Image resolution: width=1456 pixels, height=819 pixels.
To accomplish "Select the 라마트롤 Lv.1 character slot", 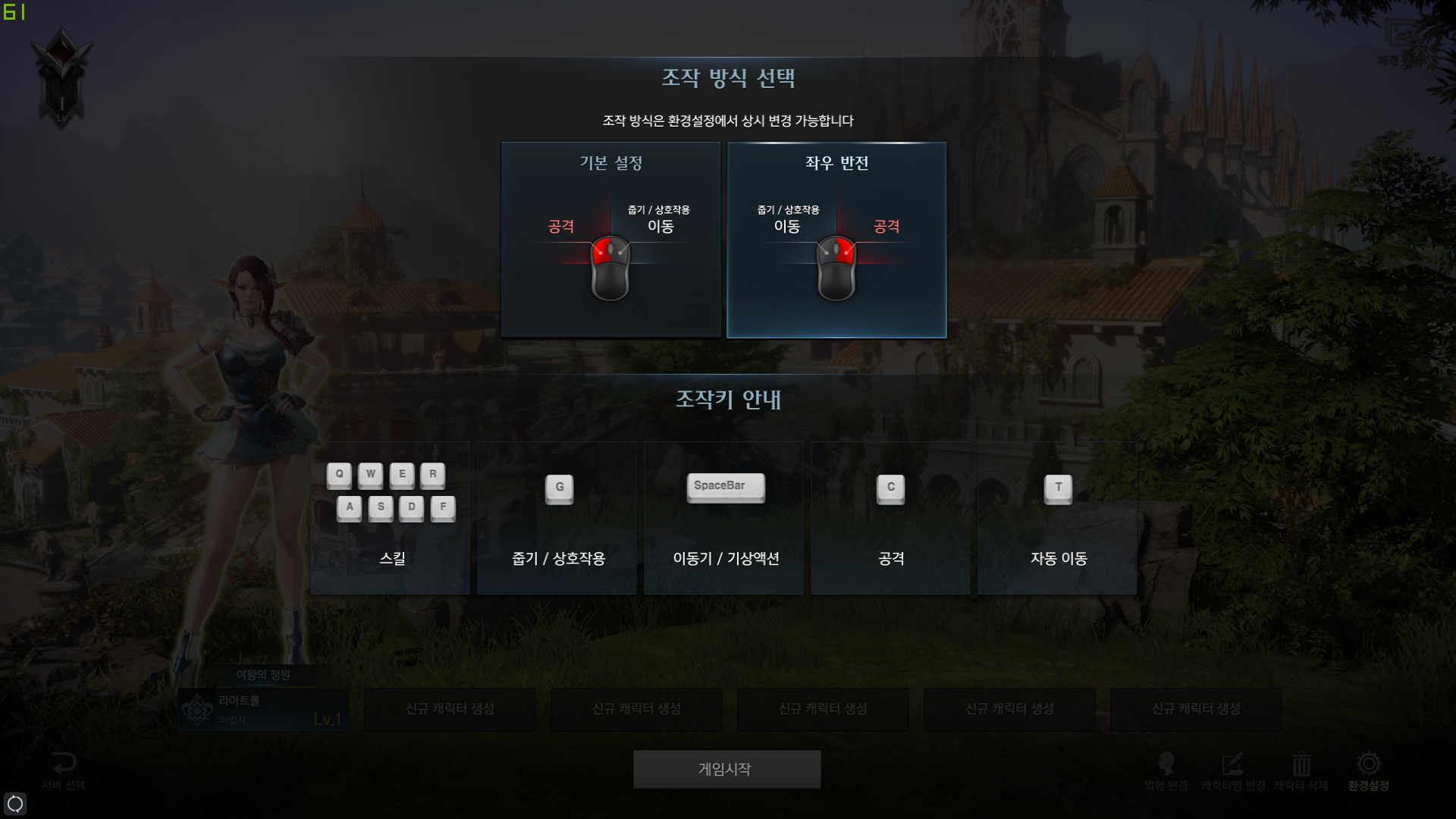I will point(264,710).
